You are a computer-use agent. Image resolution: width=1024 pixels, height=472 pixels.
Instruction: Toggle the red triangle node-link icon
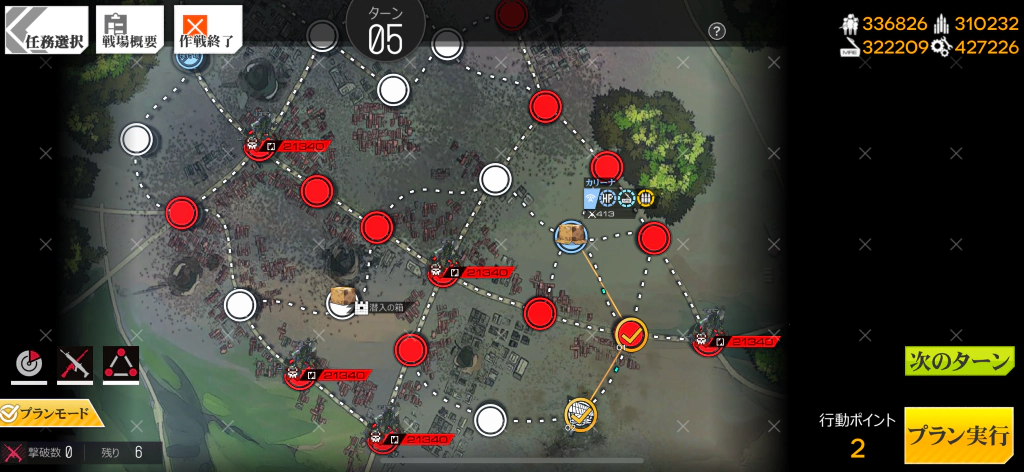[x=121, y=366]
